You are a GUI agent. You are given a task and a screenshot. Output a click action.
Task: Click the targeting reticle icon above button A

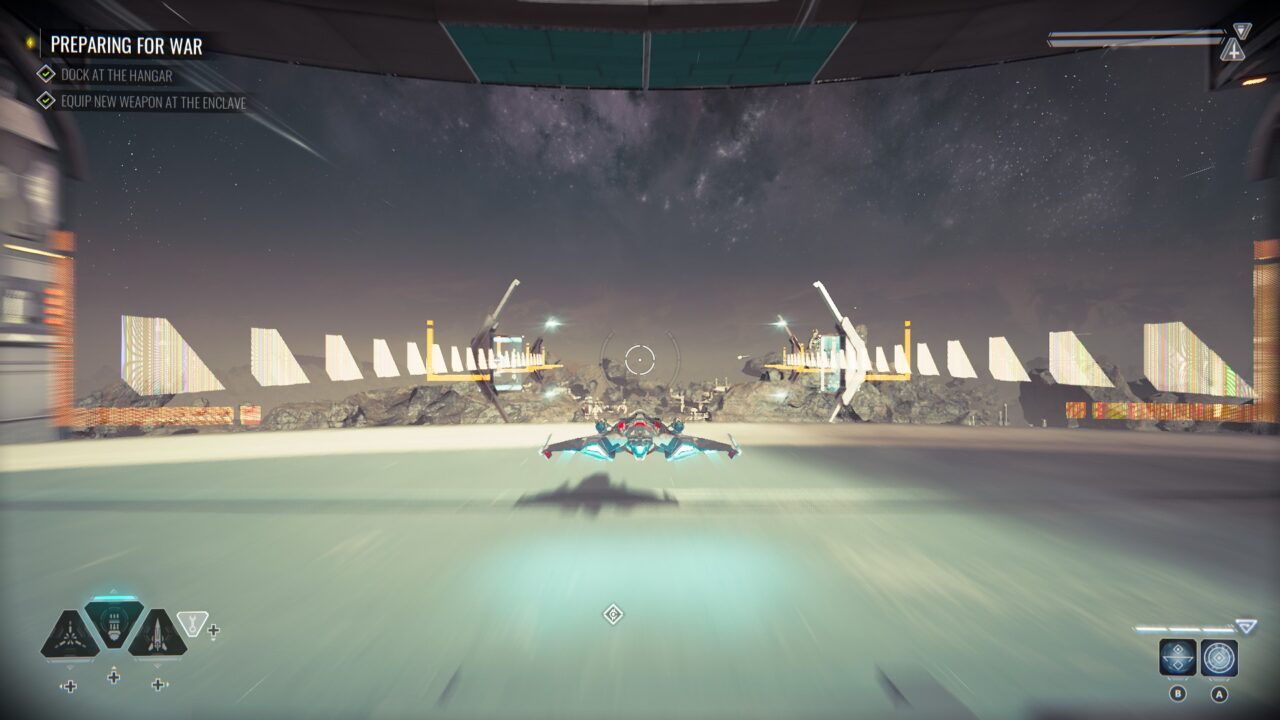[1219, 656]
